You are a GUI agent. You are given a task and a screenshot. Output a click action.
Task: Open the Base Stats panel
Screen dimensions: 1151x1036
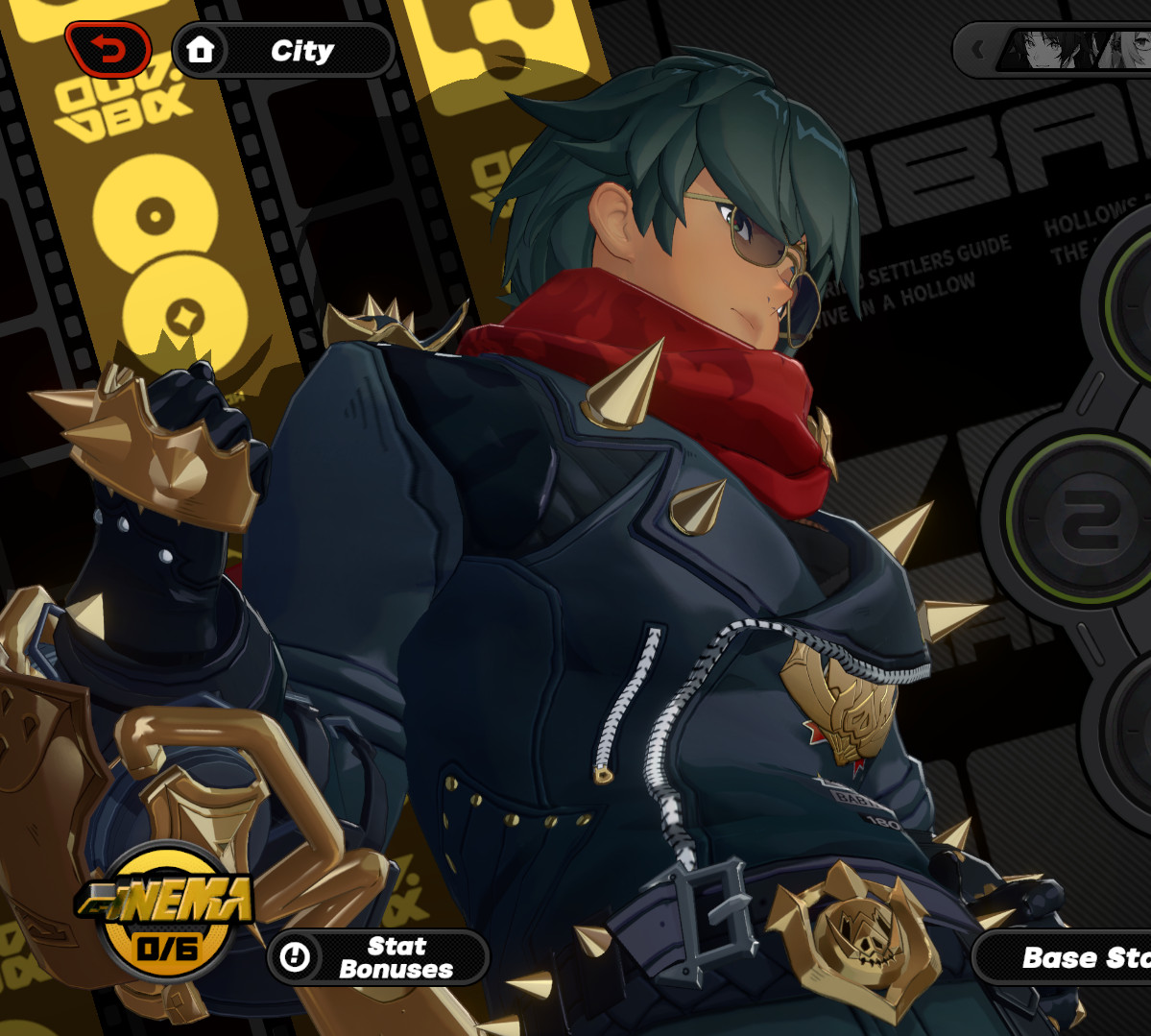[1066, 957]
